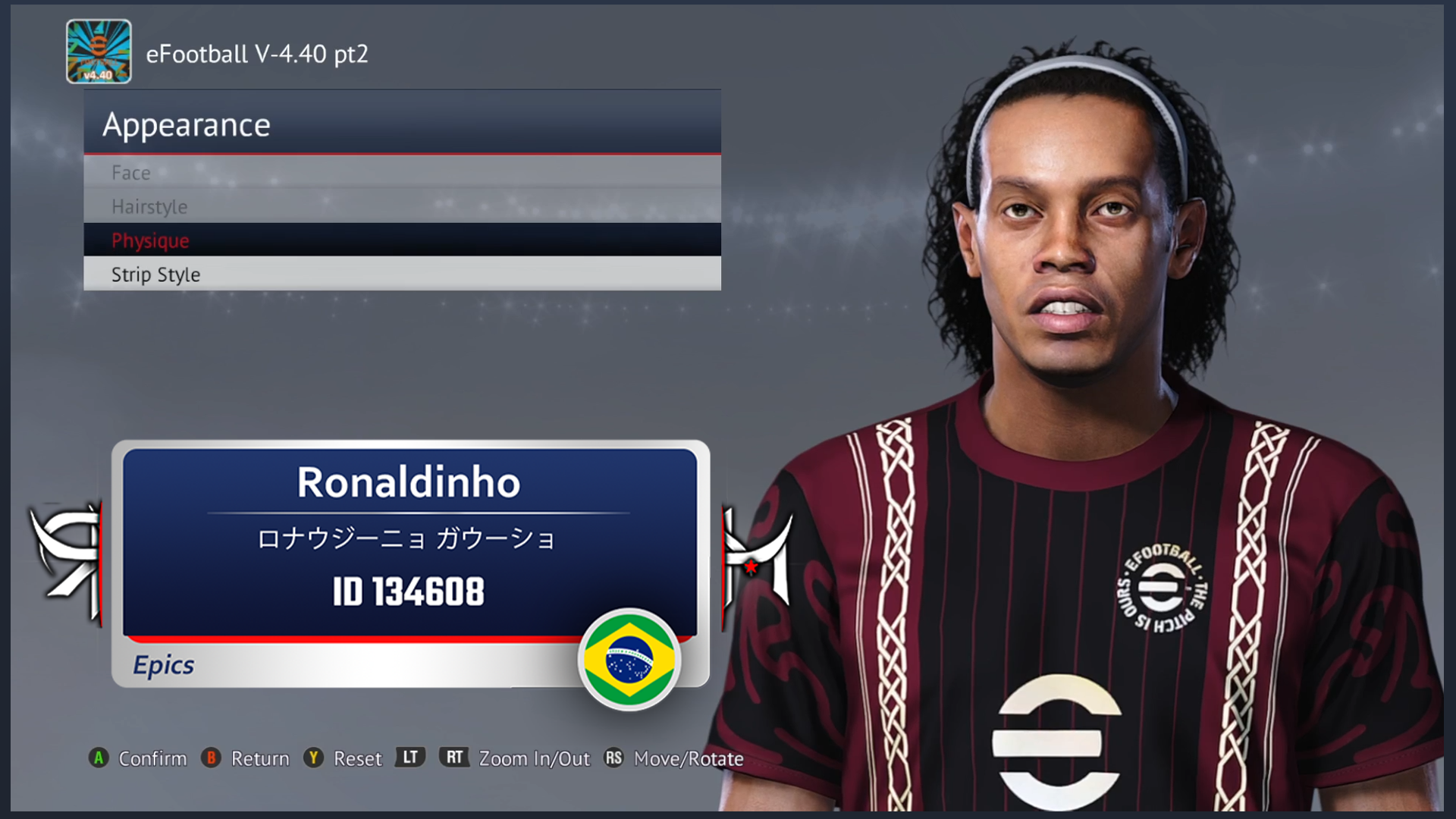The width and height of the screenshot is (1456, 819).
Task: Click the Epics category label
Action: coord(164,664)
